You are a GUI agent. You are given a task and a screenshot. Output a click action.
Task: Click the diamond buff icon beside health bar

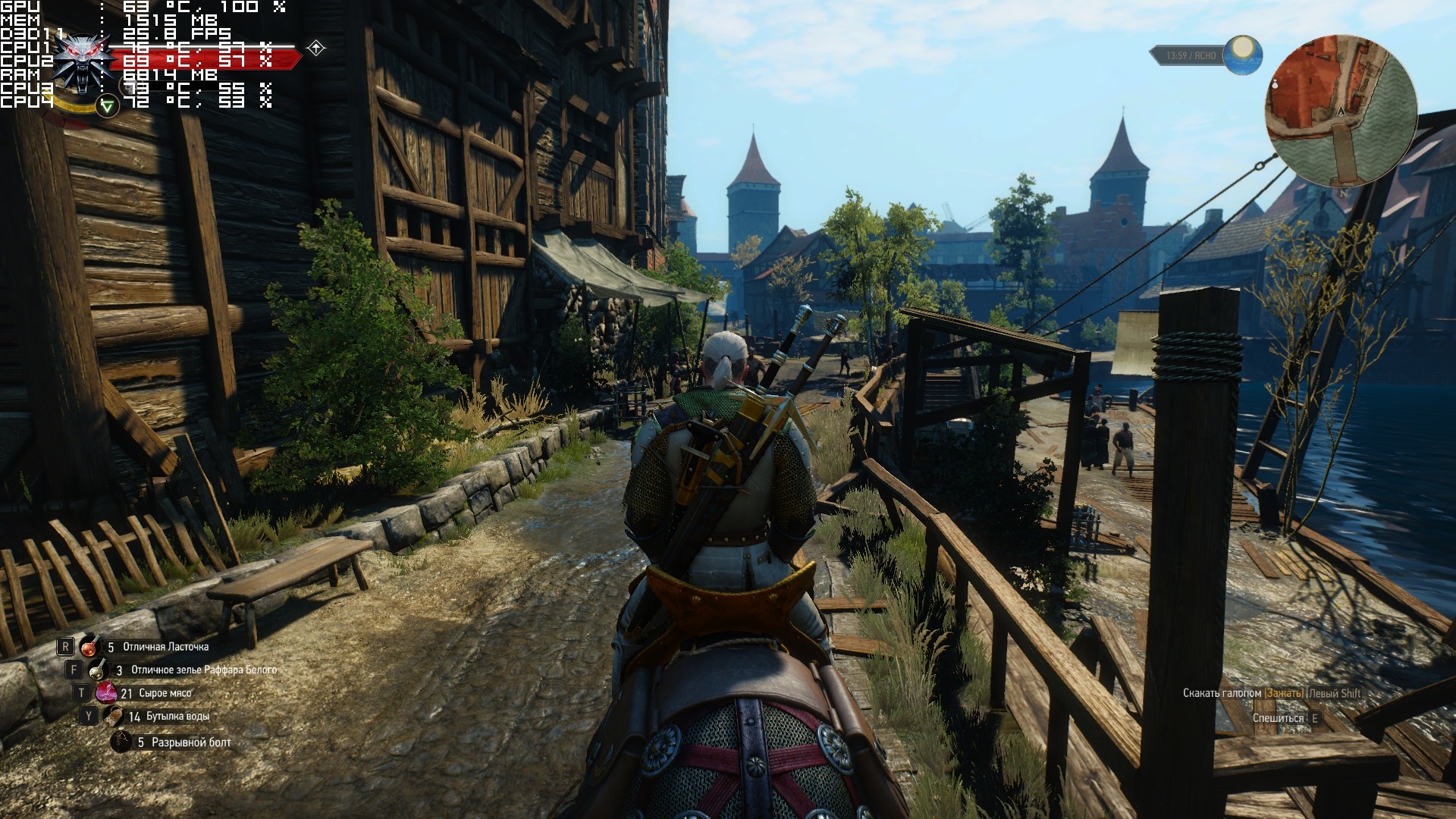click(x=316, y=49)
